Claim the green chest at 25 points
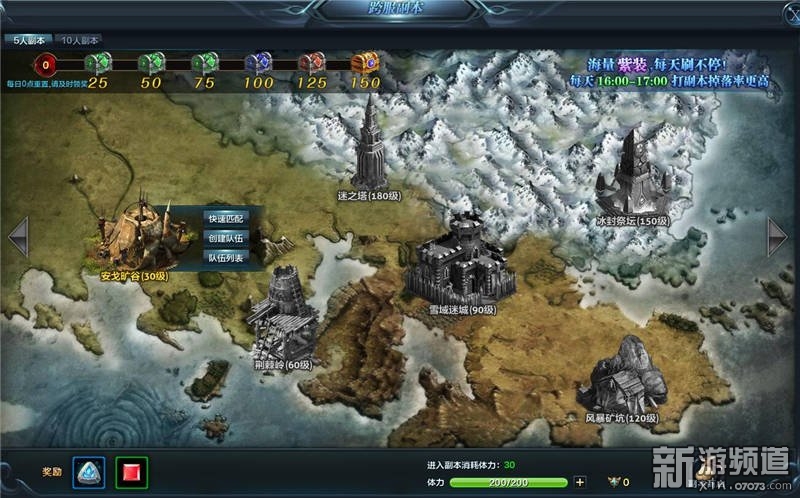The width and height of the screenshot is (800, 498). (98, 65)
